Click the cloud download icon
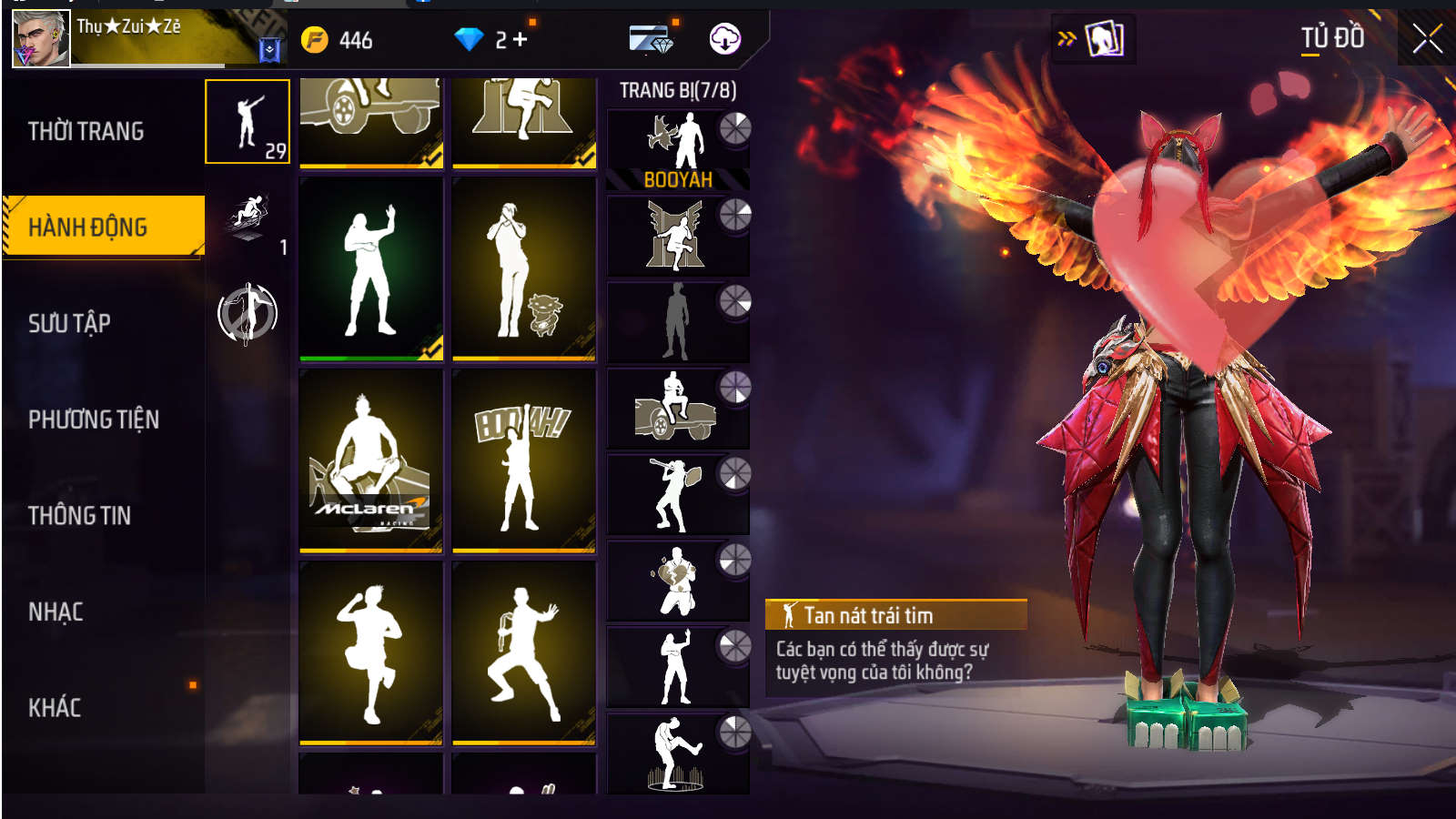1456x819 pixels. pyautogui.click(x=724, y=39)
